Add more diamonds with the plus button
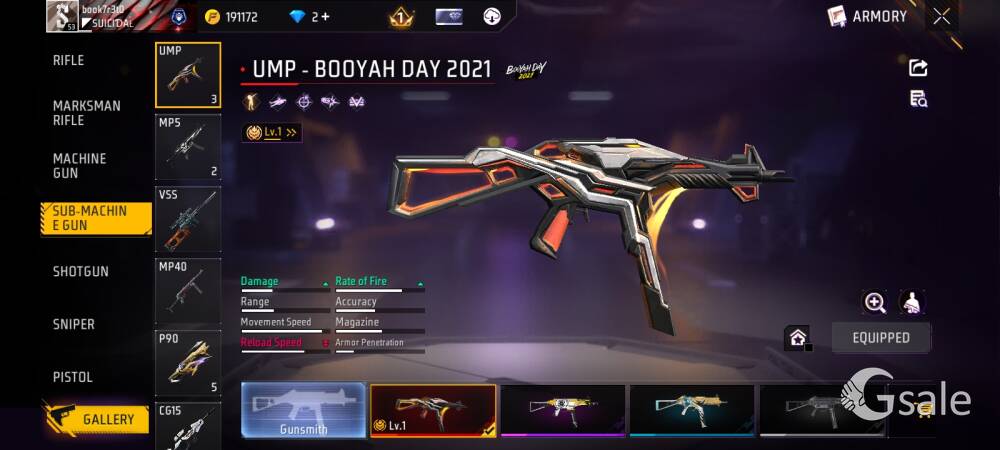Image resolution: width=1000 pixels, height=450 pixels. pos(325,17)
